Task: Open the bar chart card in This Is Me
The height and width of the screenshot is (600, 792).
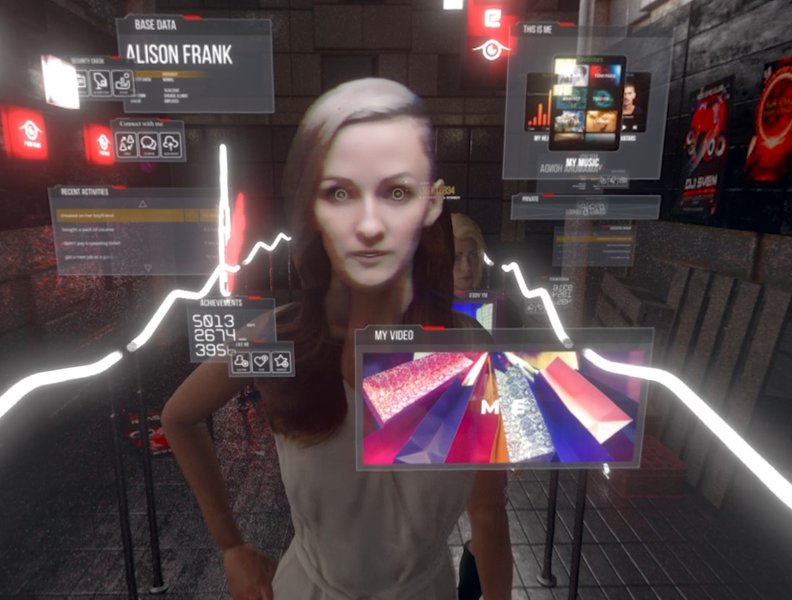Action: click(x=539, y=108)
